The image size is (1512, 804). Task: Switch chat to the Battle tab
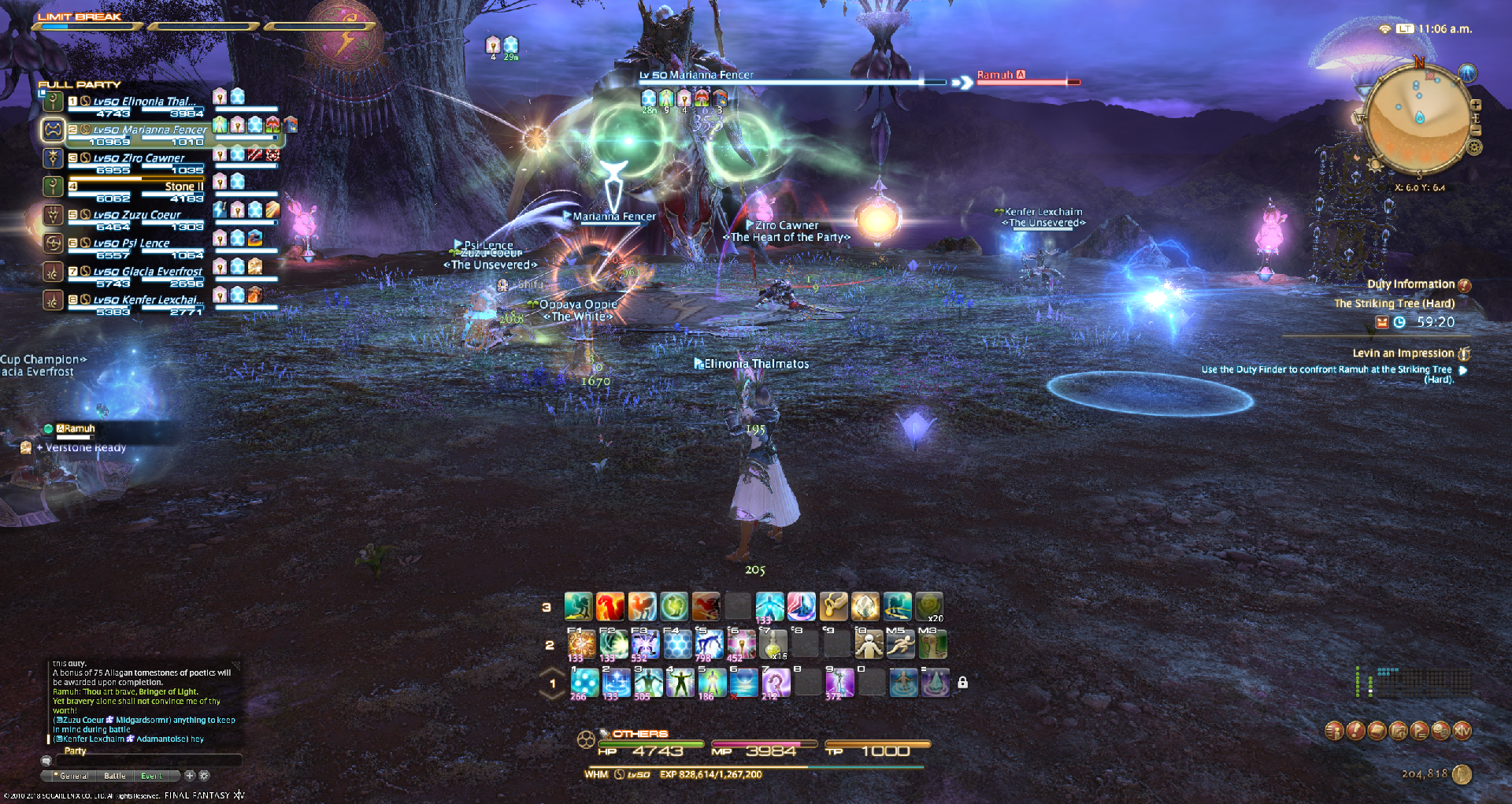point(115,776)
